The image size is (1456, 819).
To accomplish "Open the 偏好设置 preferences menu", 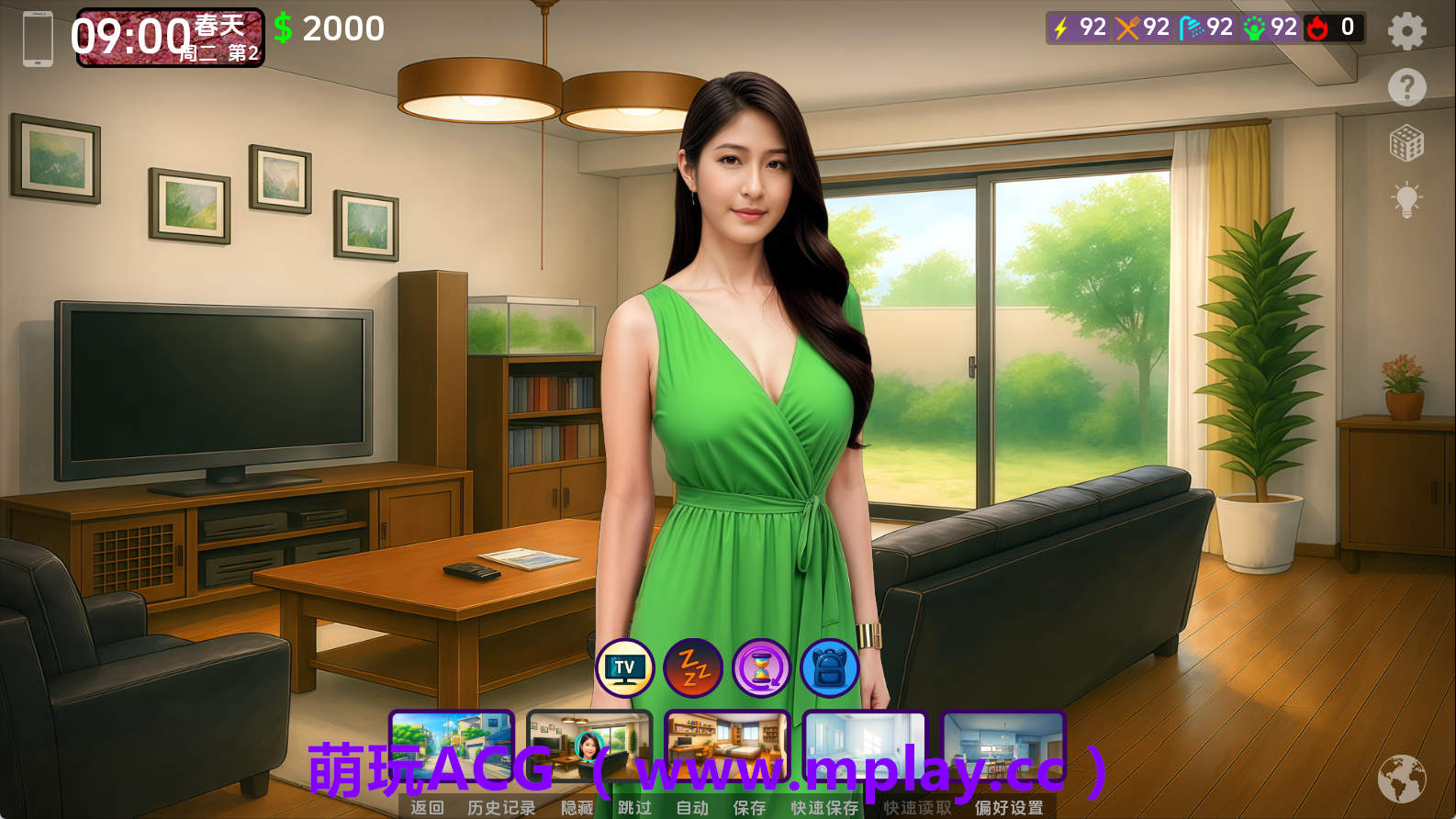I will [x=1009, y=808].
